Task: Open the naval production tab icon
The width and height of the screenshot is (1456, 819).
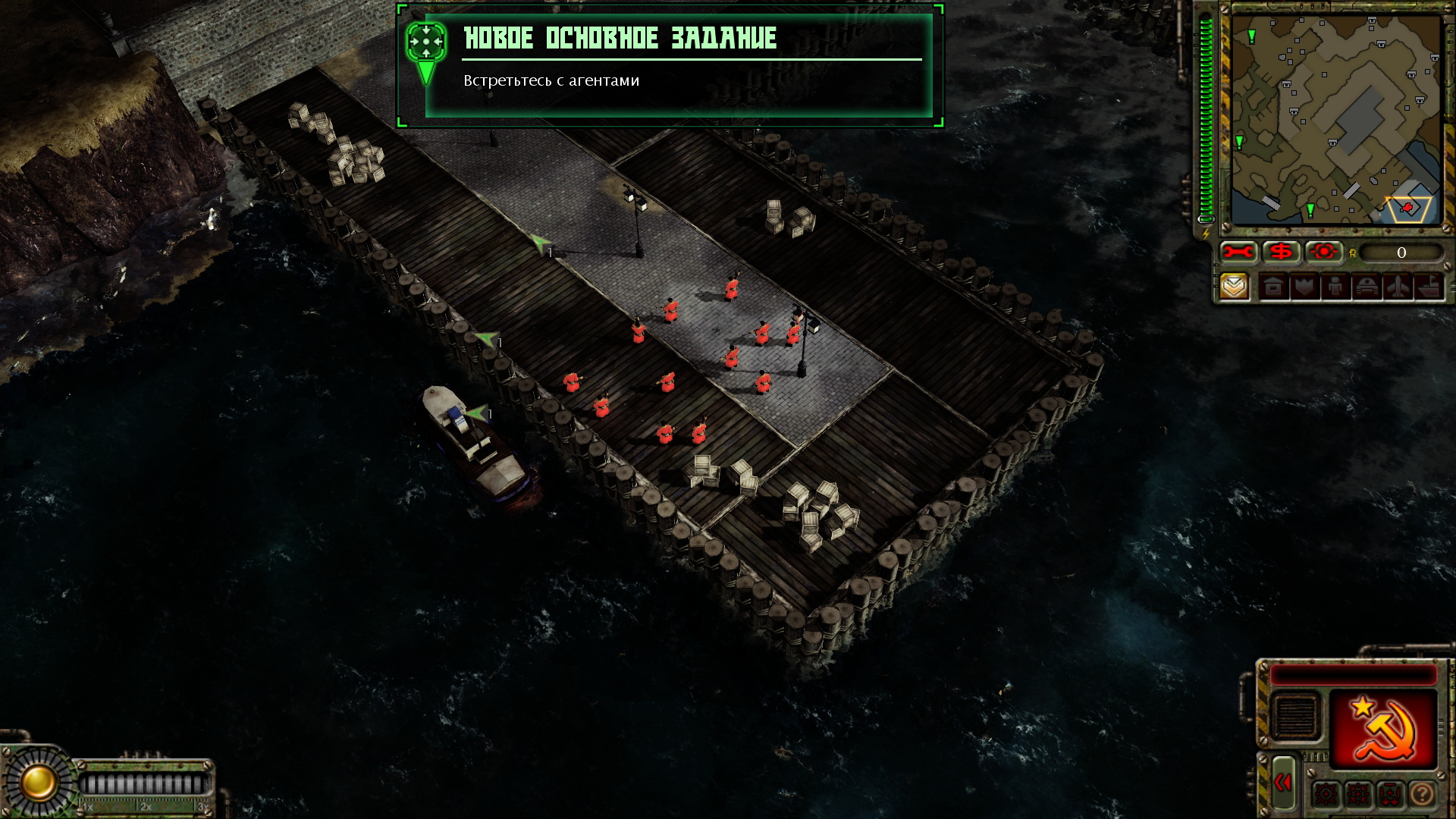Action: (x=1427, y=287)
